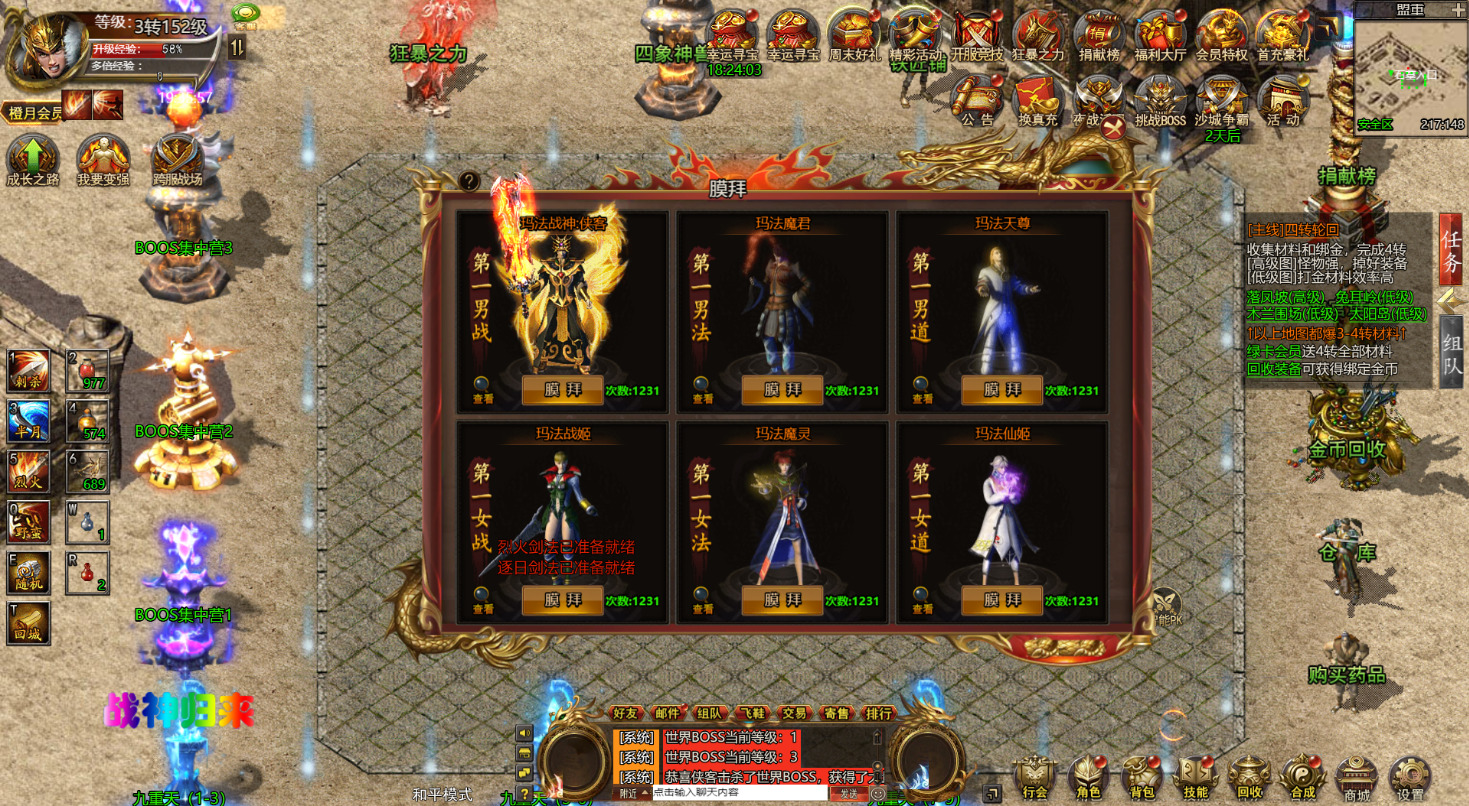The width and height of the screenshot is (1469, 806).
Task: Open the 背包 bag
Action: 1141,777
